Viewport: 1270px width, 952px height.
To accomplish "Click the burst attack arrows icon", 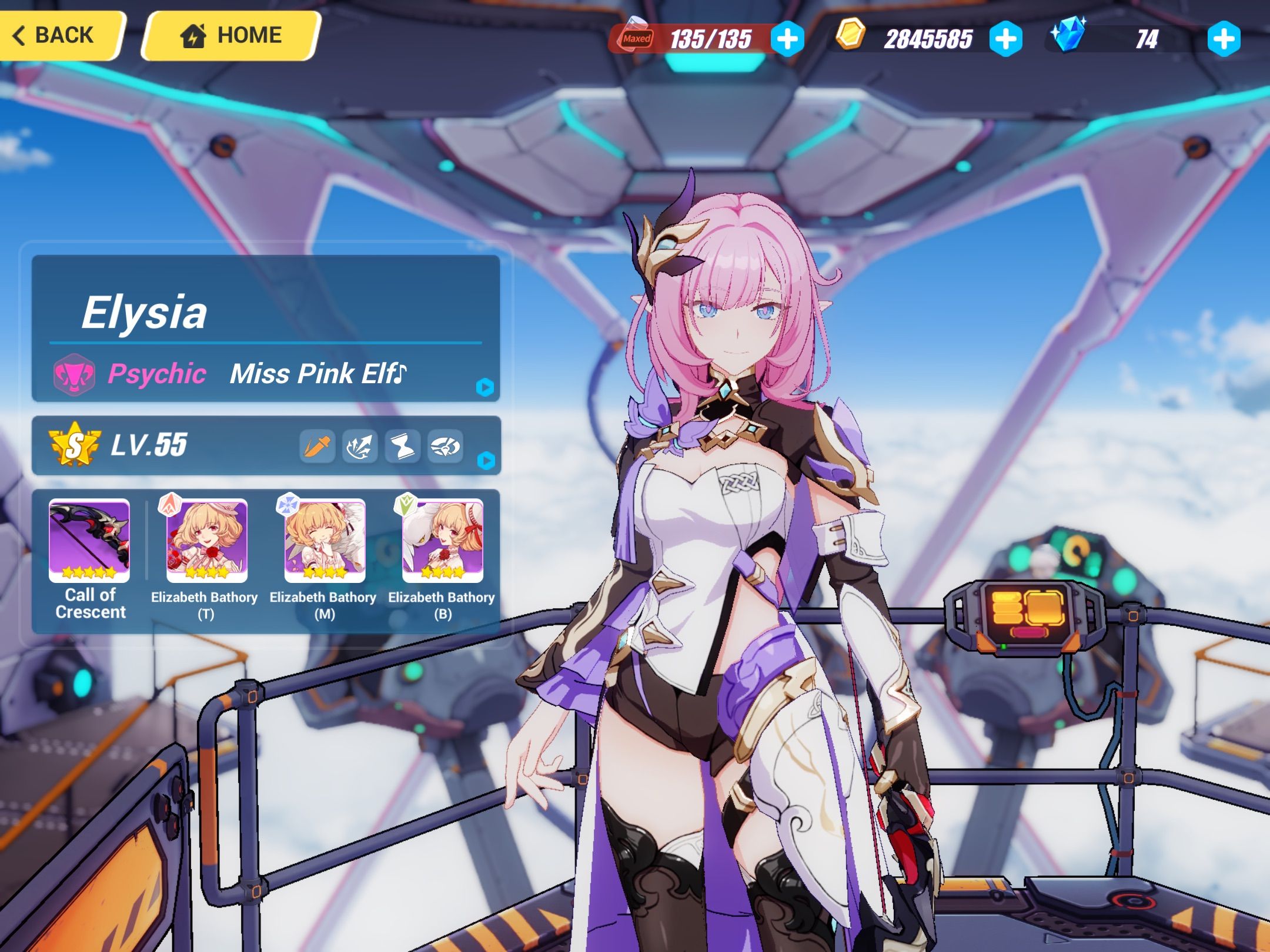I will click(x=359, y=445).
